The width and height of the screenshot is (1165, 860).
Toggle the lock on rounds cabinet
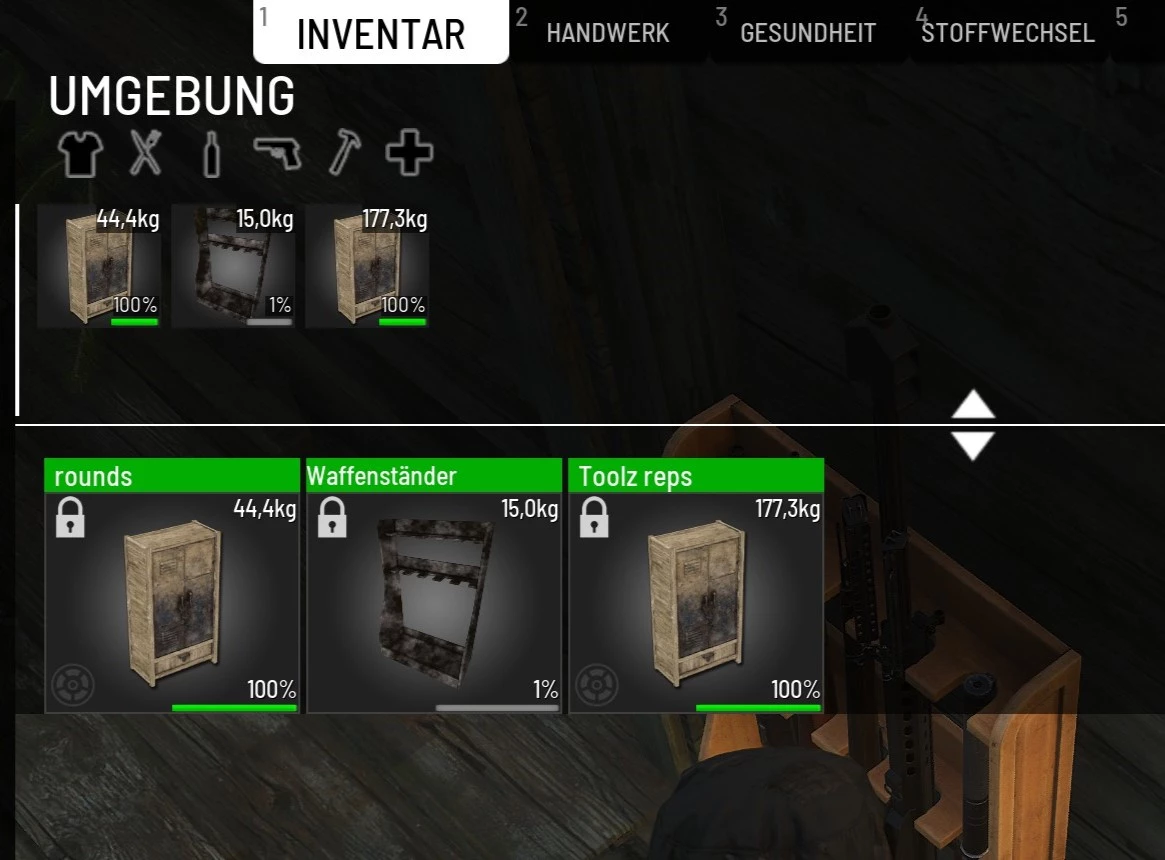pos(70,518)
